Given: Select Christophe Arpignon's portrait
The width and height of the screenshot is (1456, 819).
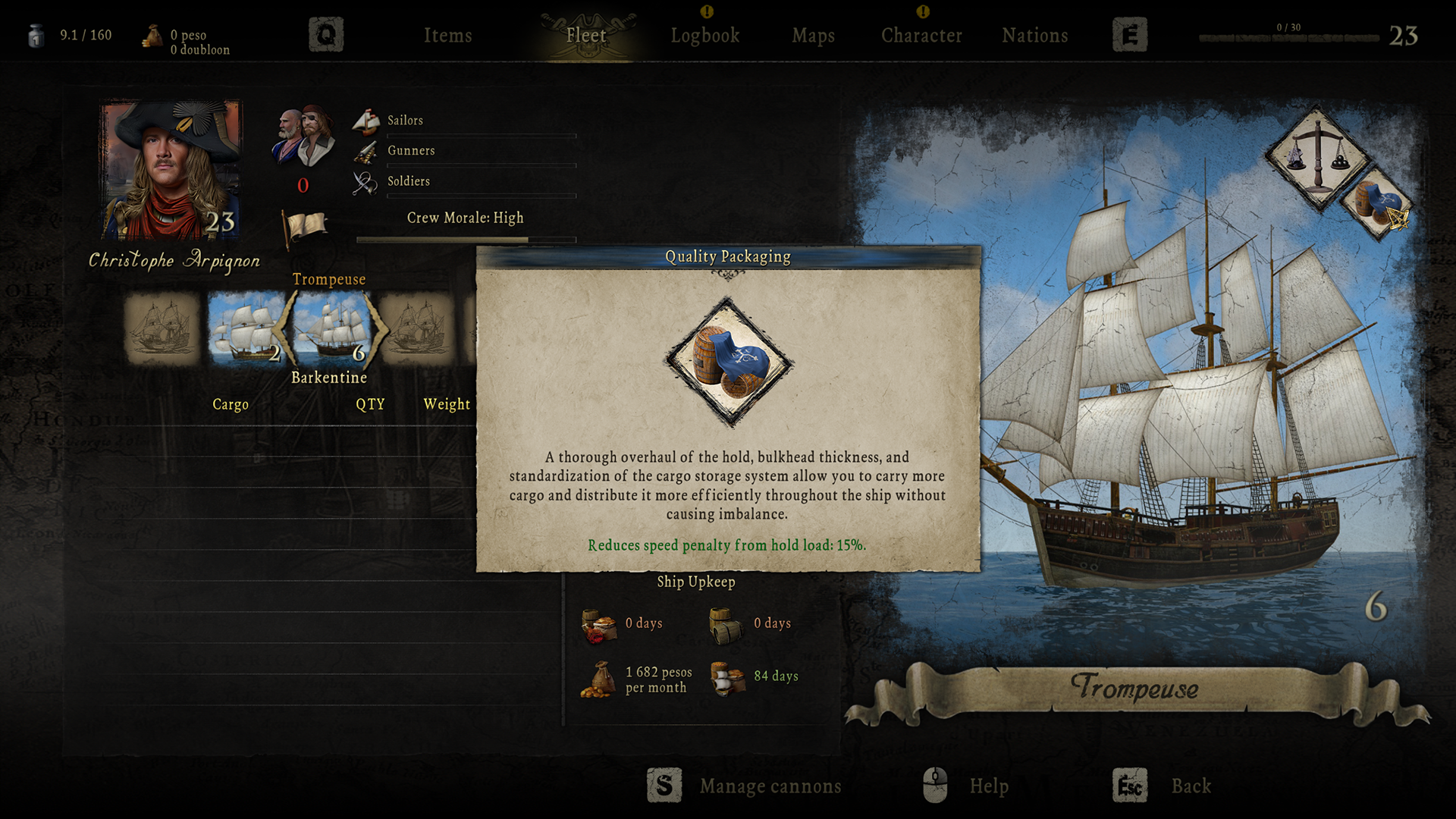Looking at the screenshot, I should click(x=171, y=171).
